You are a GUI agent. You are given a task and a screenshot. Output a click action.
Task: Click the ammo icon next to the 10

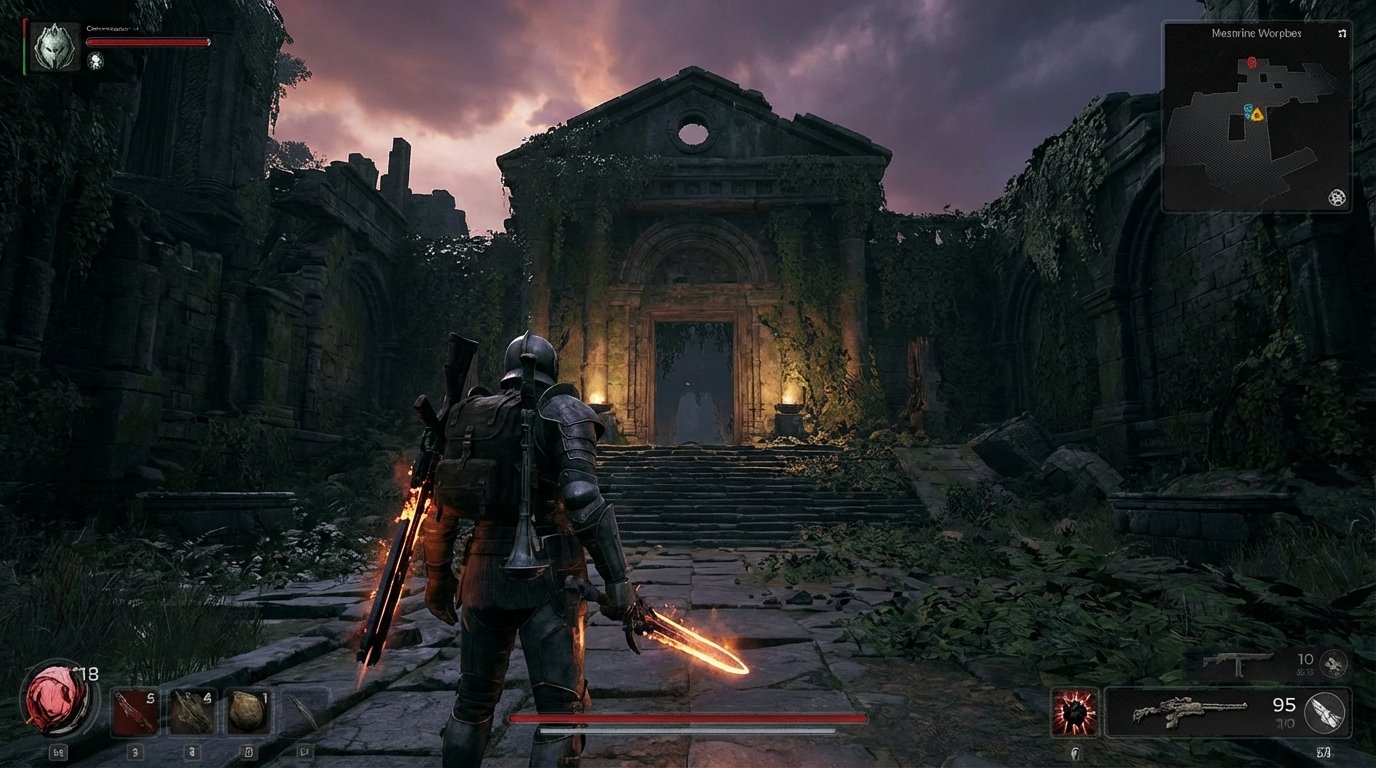(1334, 664)
